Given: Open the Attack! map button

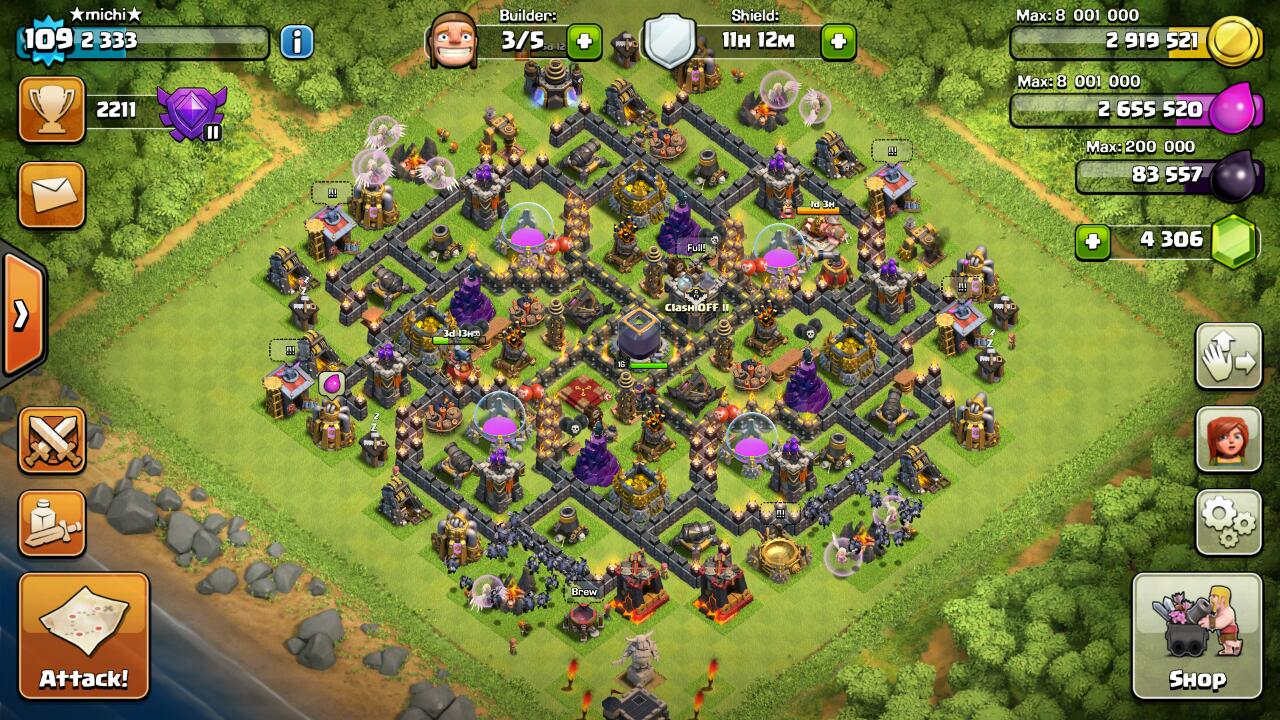Looking at the screenshot, I should click(x=84, y=636).
